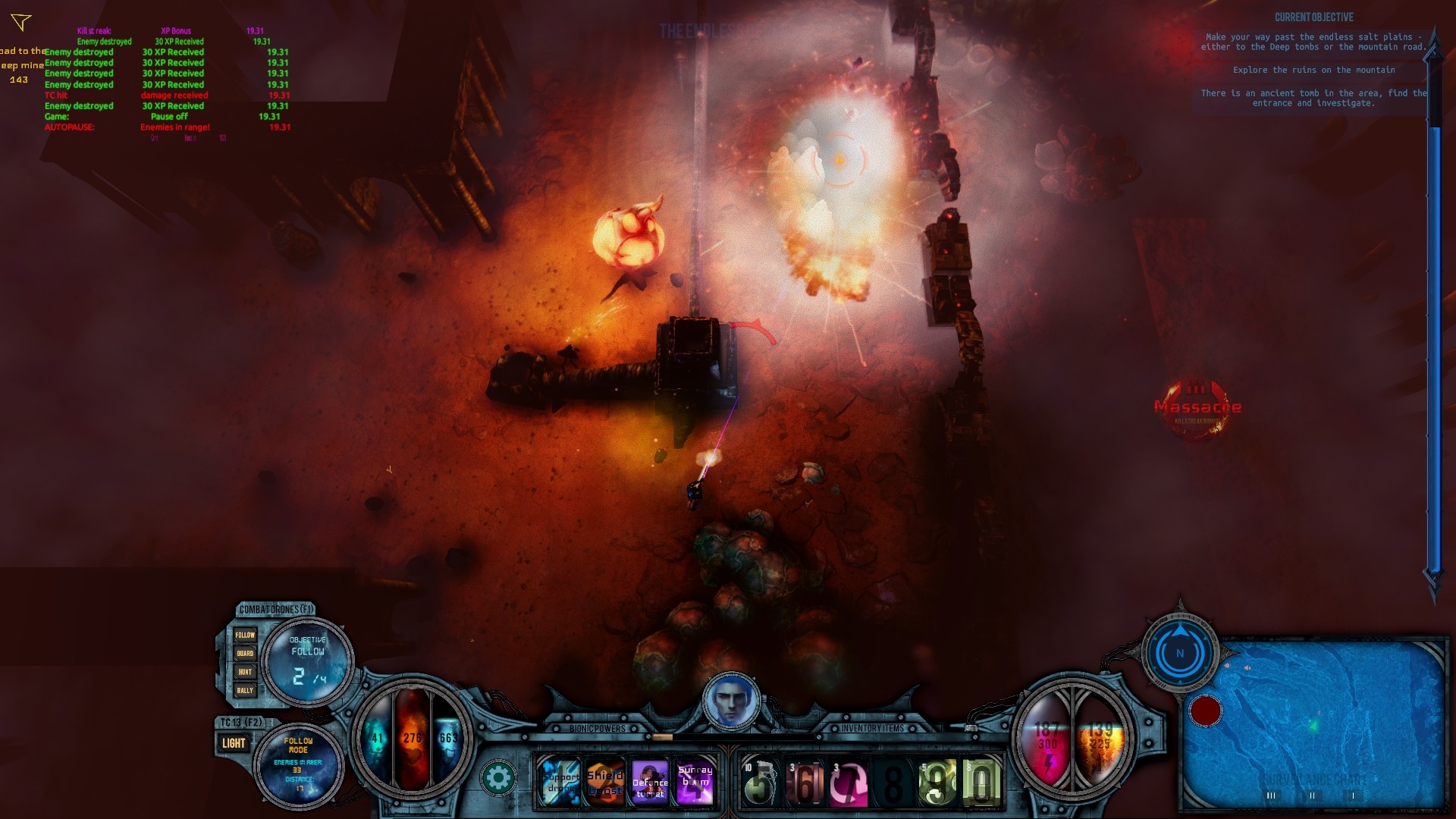Open the Bionic Powers section header

coord(597,729)
